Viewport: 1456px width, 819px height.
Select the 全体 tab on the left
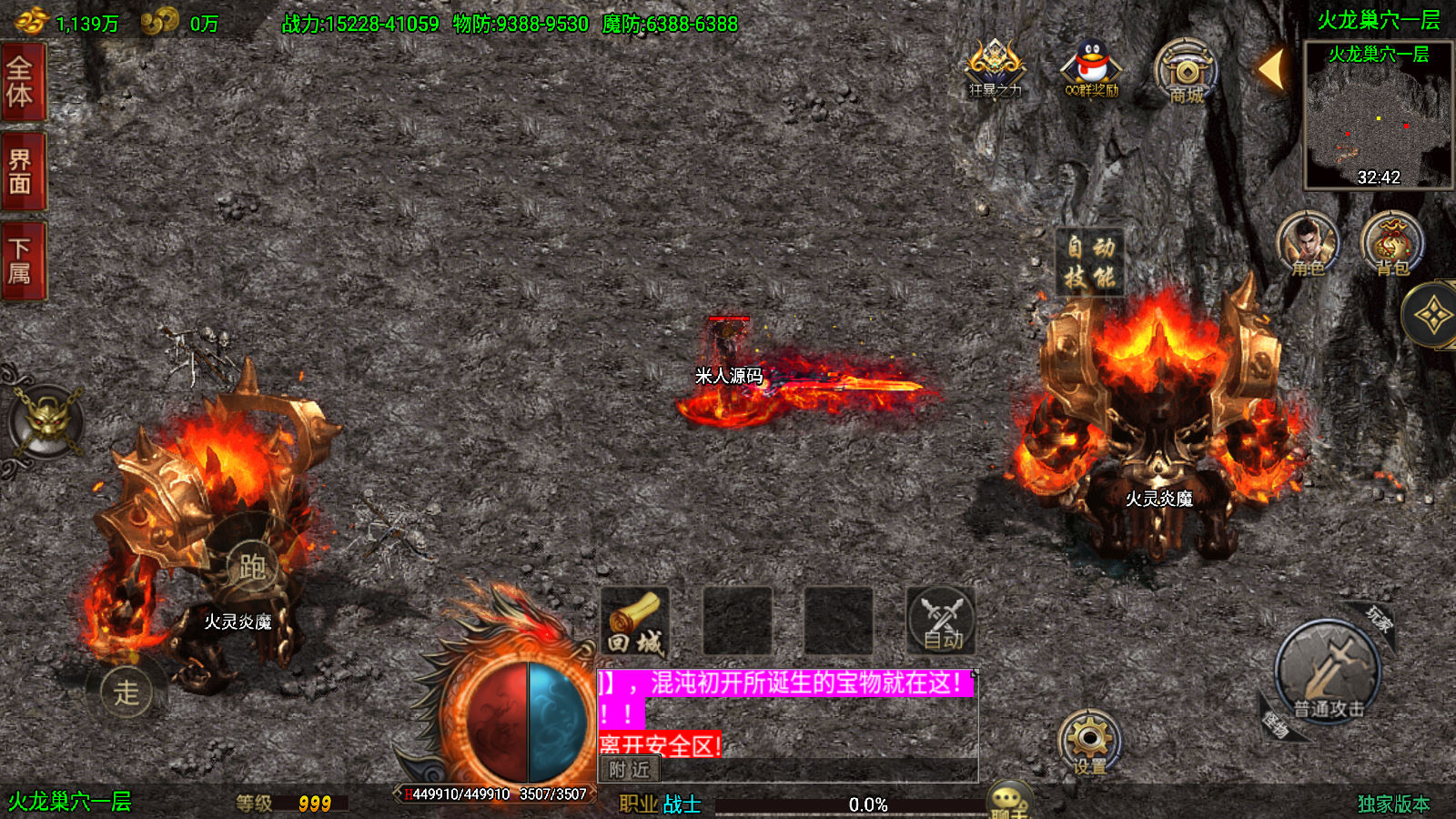22,82
